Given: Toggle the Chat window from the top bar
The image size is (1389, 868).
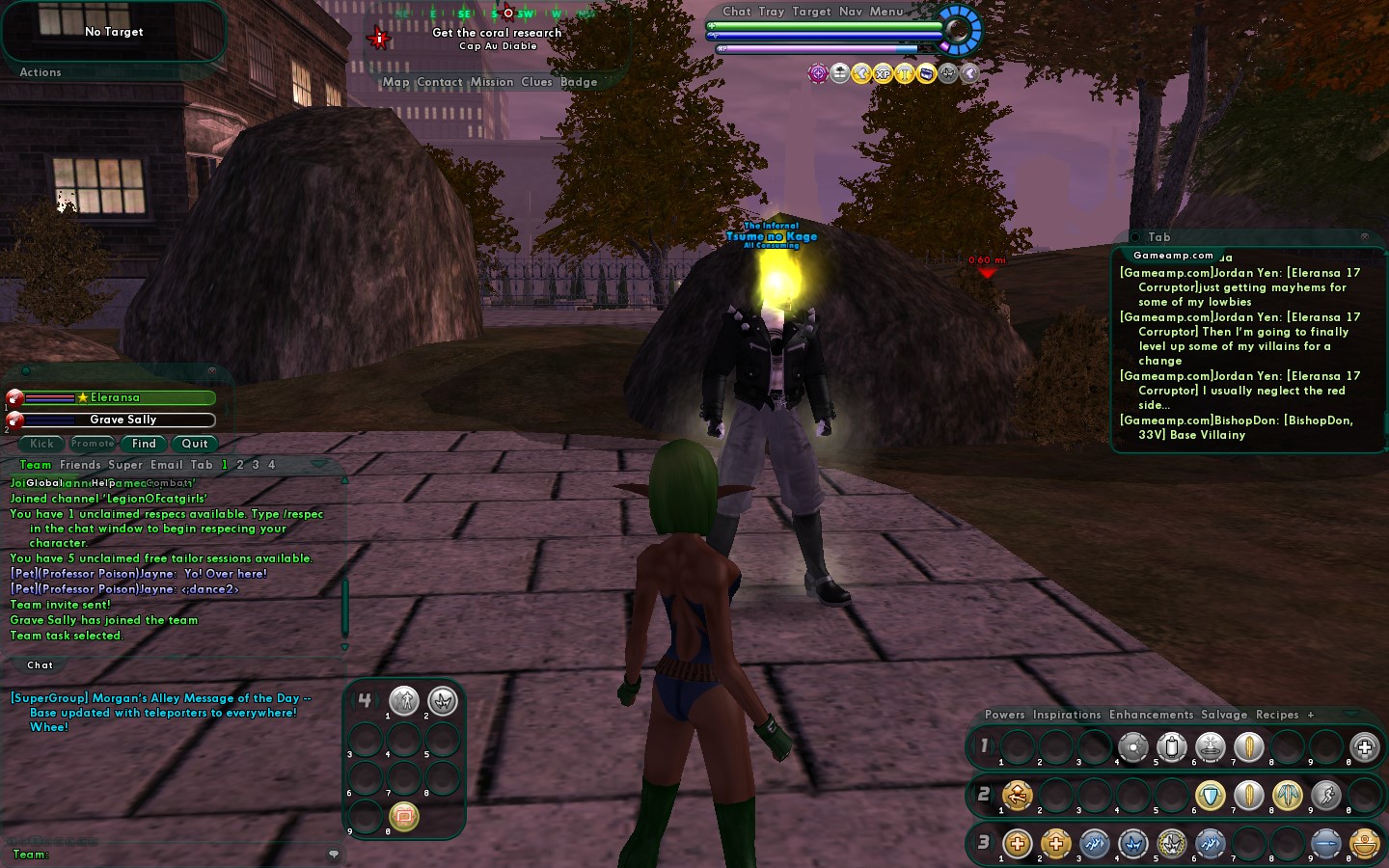Looking at the screenshot, I should click(737, 12).
